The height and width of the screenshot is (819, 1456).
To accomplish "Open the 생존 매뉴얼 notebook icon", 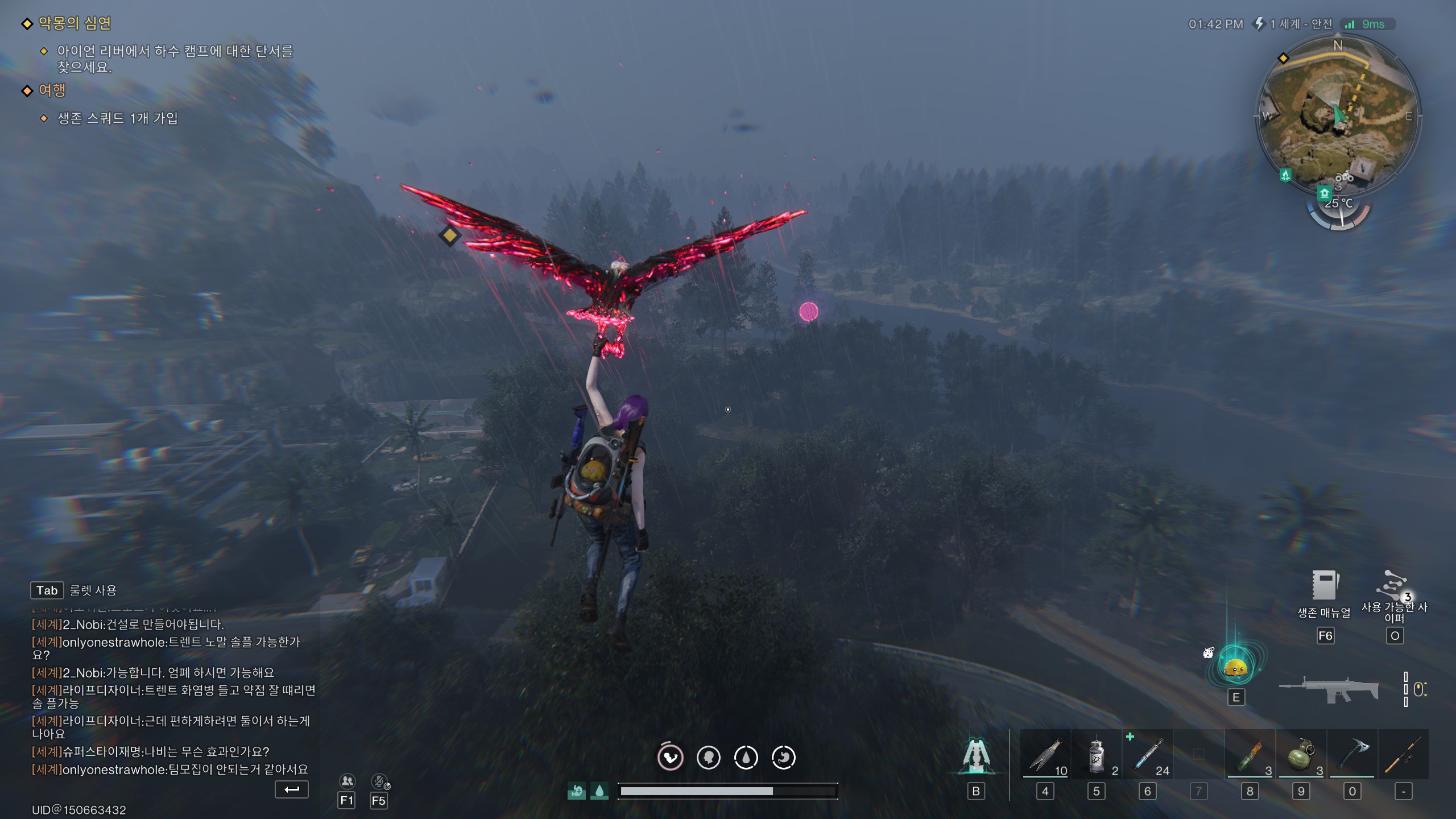I will (1324, 586).
